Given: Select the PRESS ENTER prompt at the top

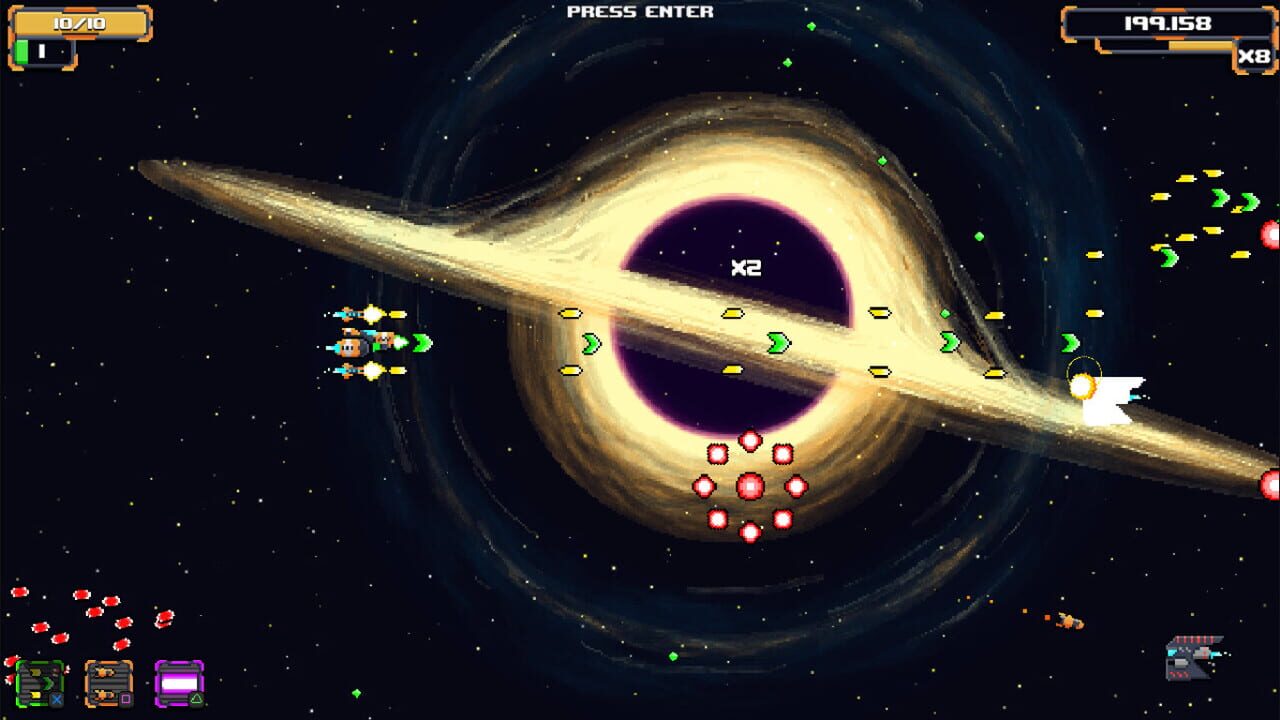Looking at the screenshot, I should 639,12.
